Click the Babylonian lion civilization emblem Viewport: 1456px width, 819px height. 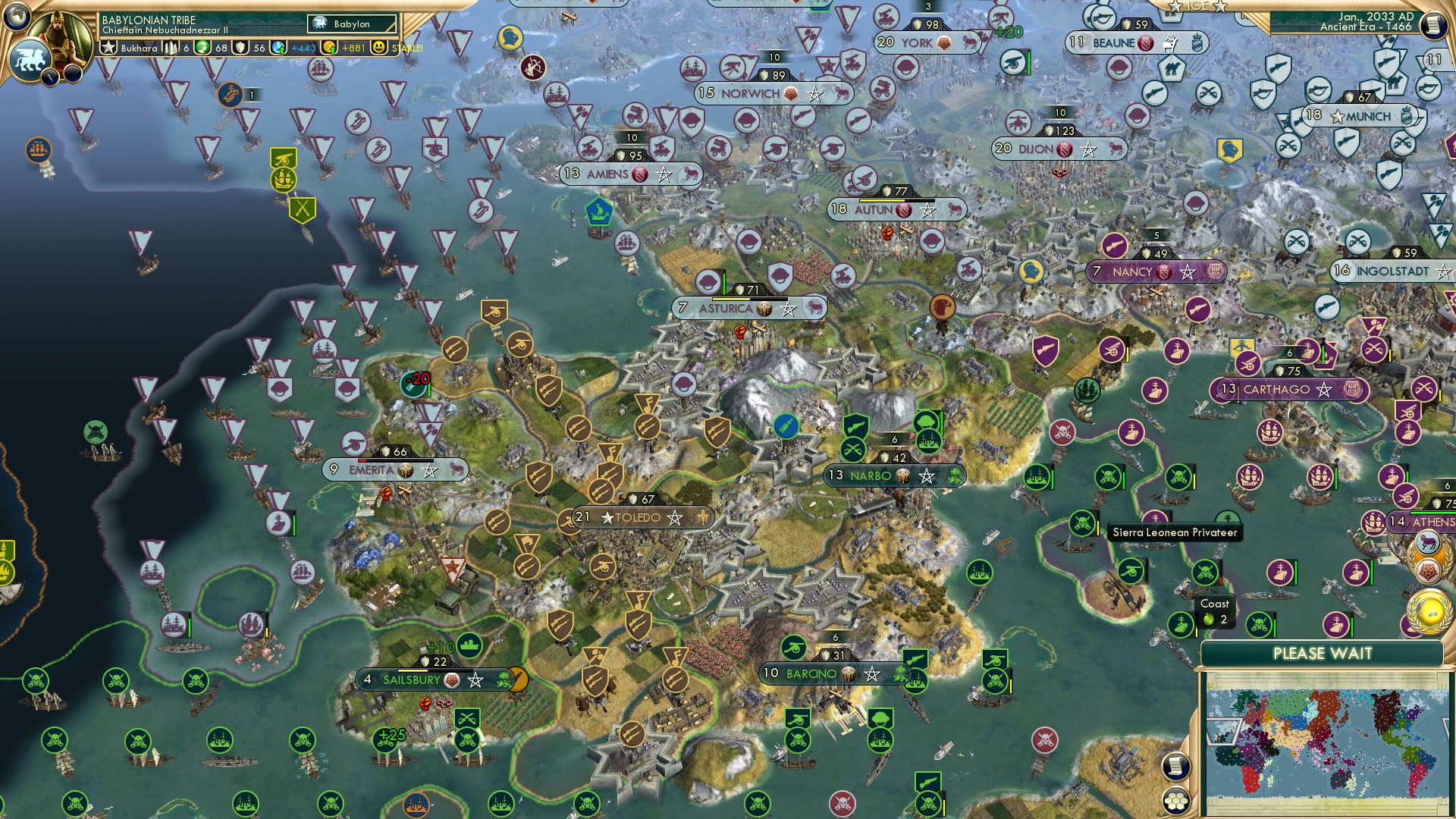pos(30,58)
